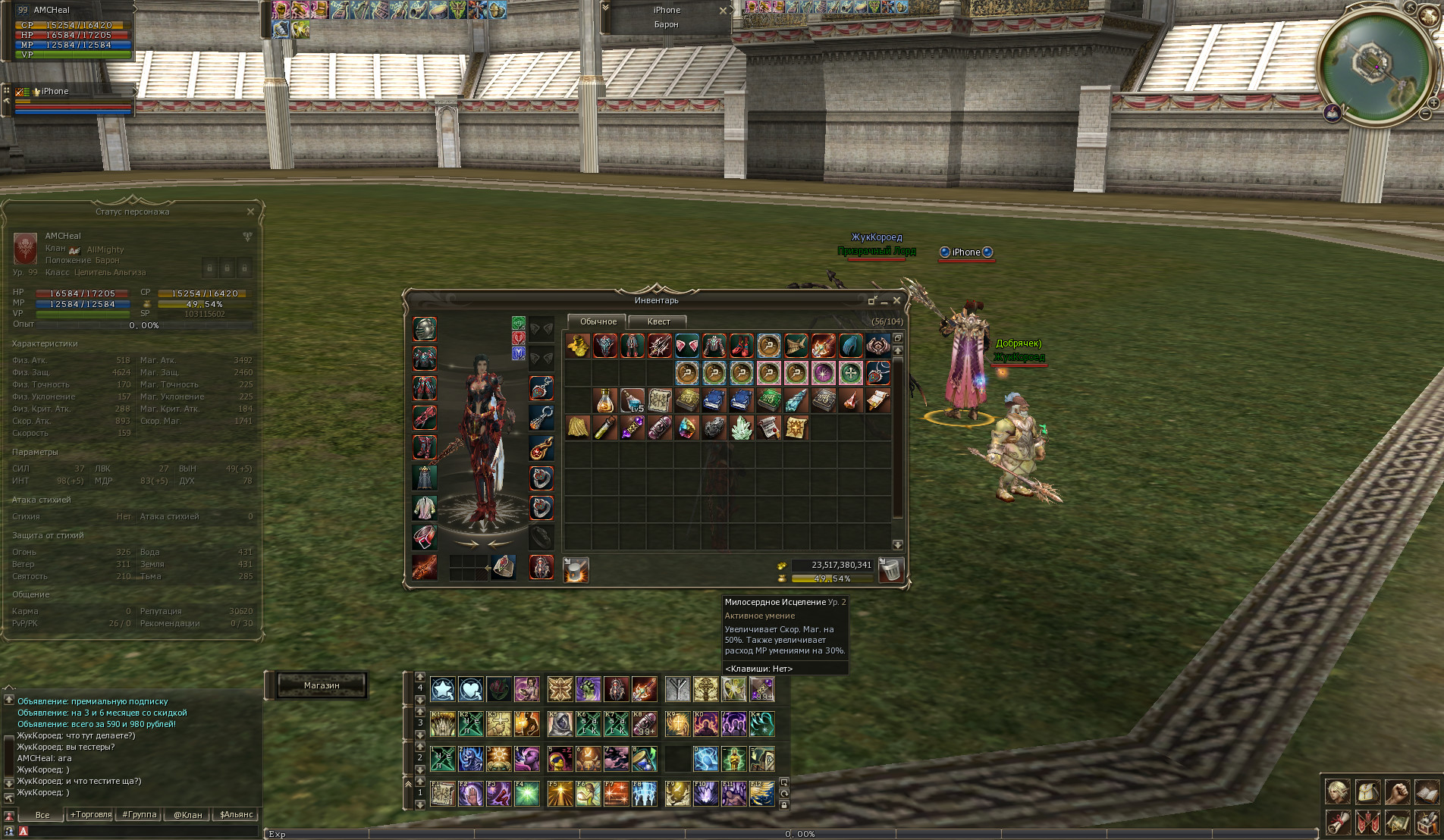
Task: Select the white crystal cluster item
Action: pyautogui.click(x=741, y=428)
